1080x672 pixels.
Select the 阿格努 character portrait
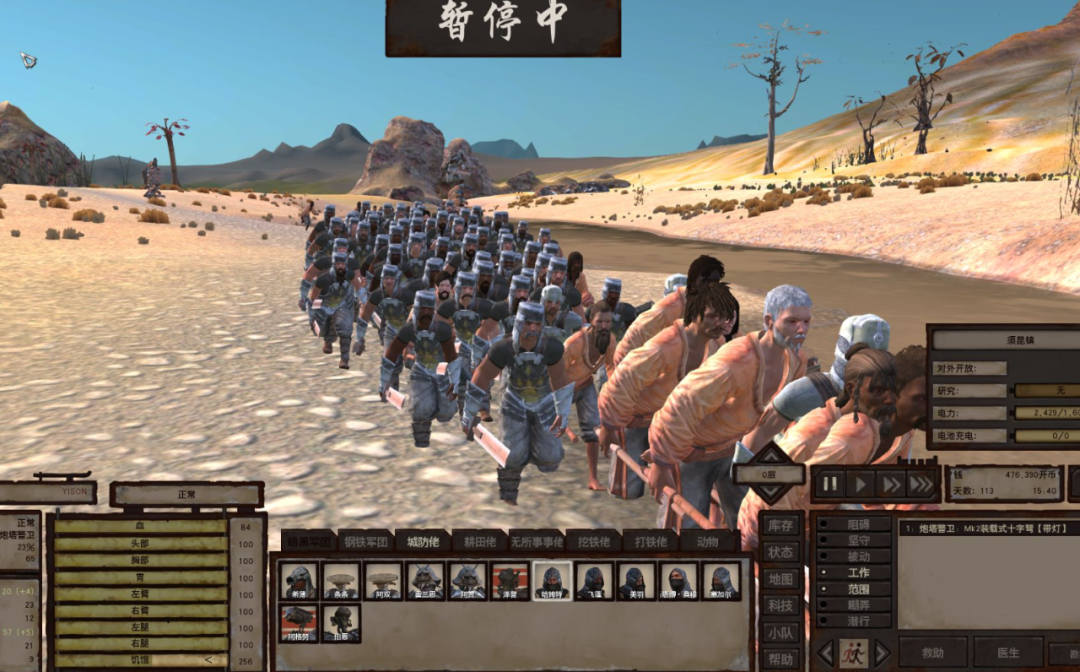299,623
